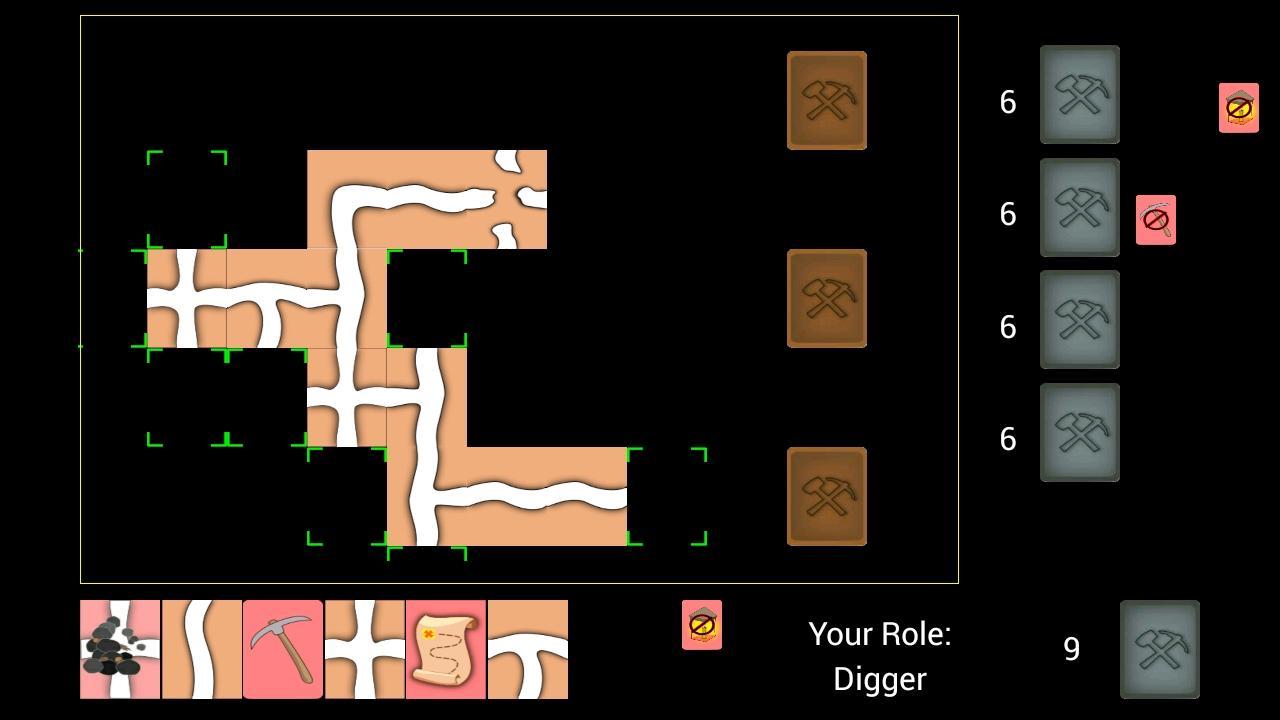This screenshot has height=720, width=1280.
Task: Click the Your Role: Digger label
Action: coord(879,655)
